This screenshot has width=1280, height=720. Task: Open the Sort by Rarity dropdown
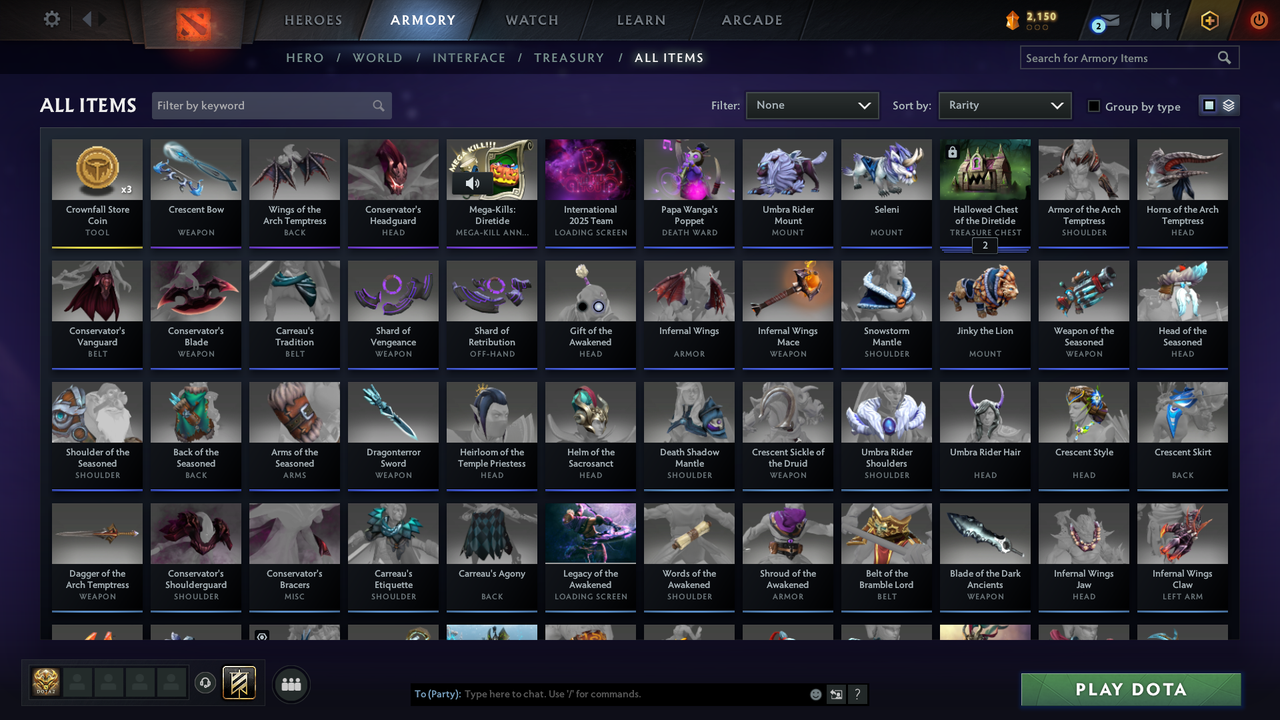point(1004,105)
